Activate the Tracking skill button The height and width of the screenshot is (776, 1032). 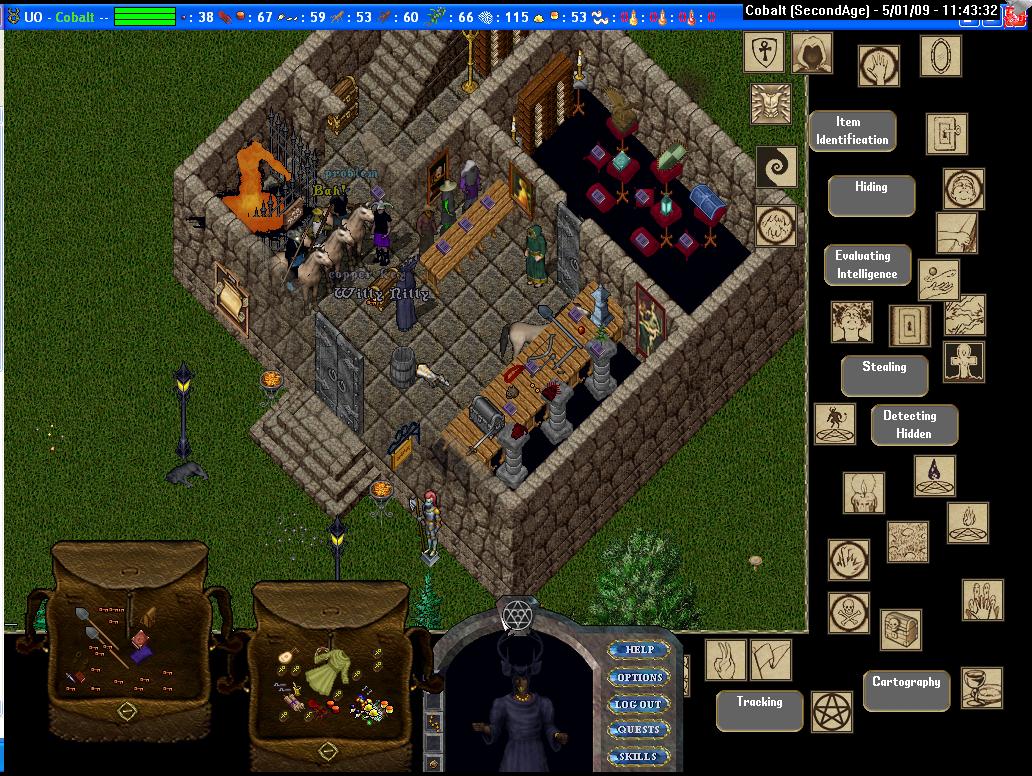coord(759,710)
